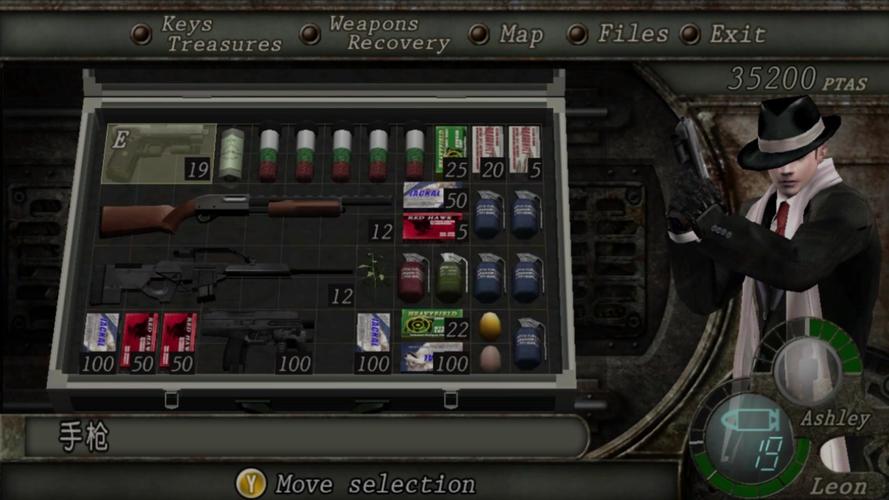889x500 pixels.
Task: Select the equipped handgun marked E
Action: 160,153
